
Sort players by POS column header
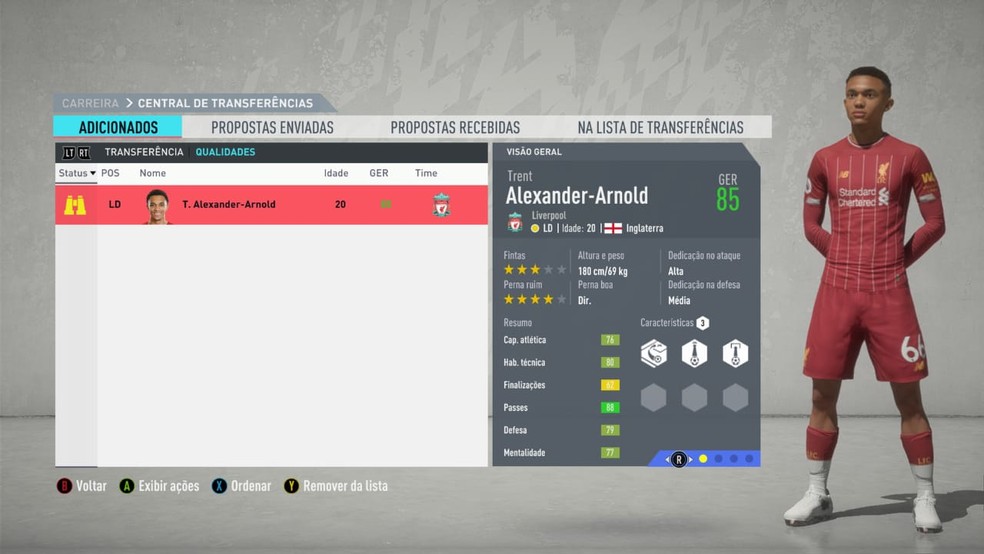click(110, 173)
